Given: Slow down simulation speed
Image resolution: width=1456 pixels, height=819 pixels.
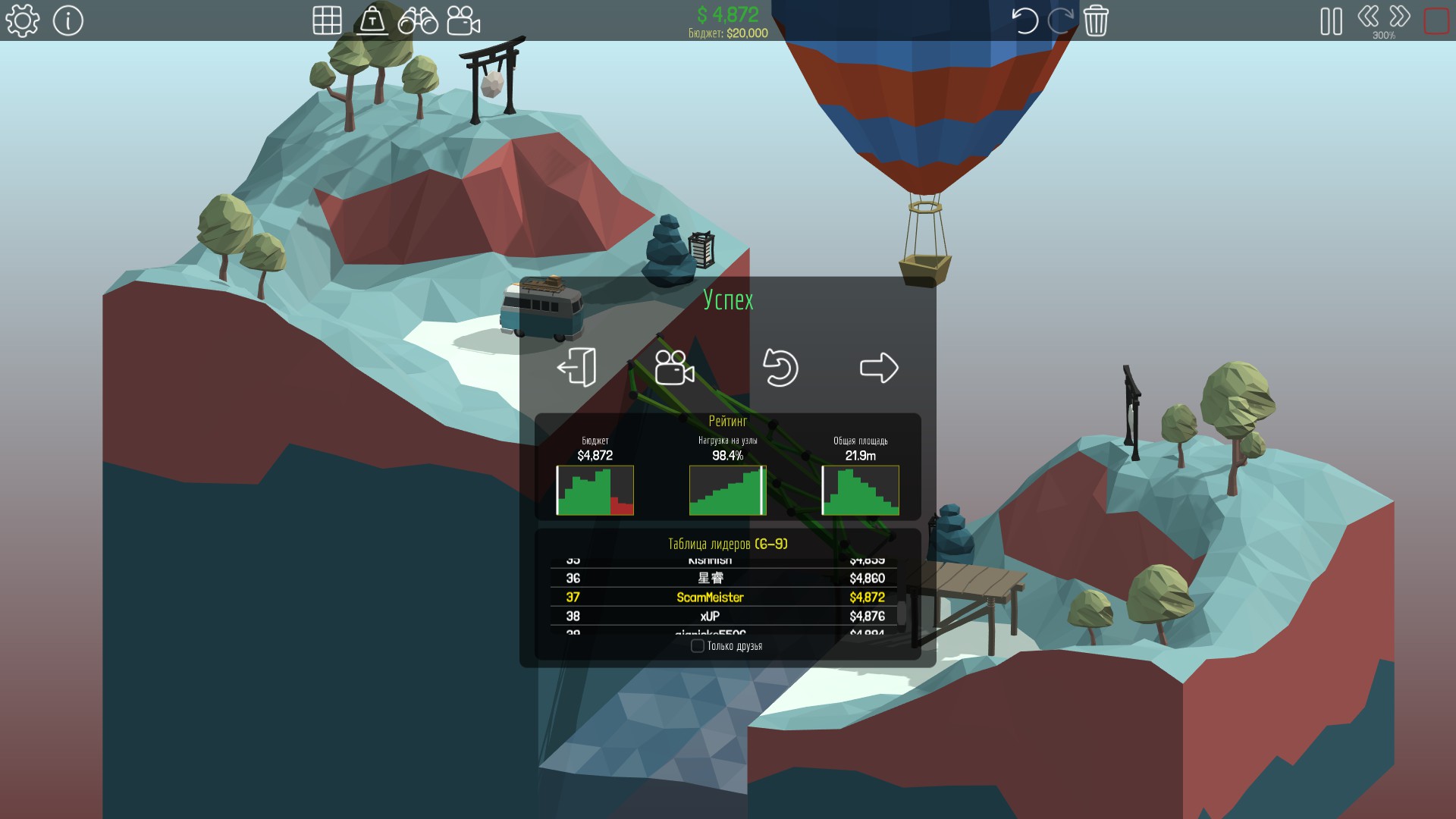Looking at the screenshot, I should (x=1368, y=17).
